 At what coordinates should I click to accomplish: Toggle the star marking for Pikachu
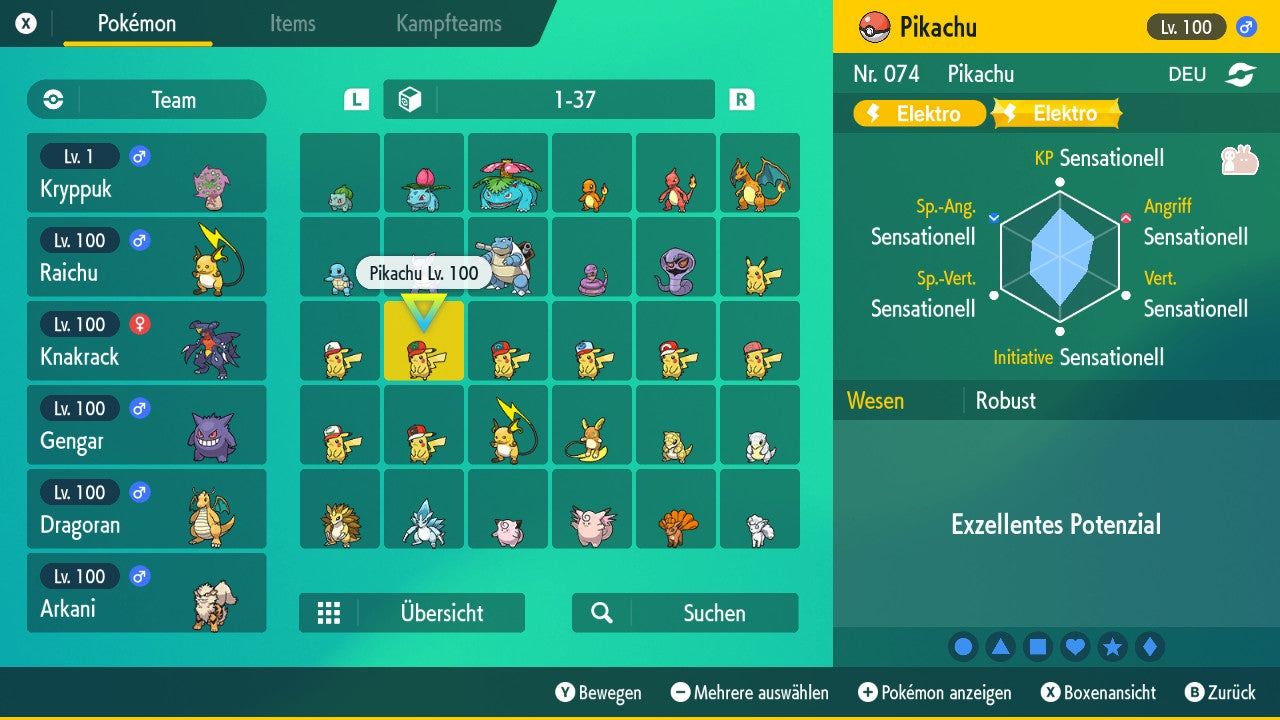click(1112, 647)
